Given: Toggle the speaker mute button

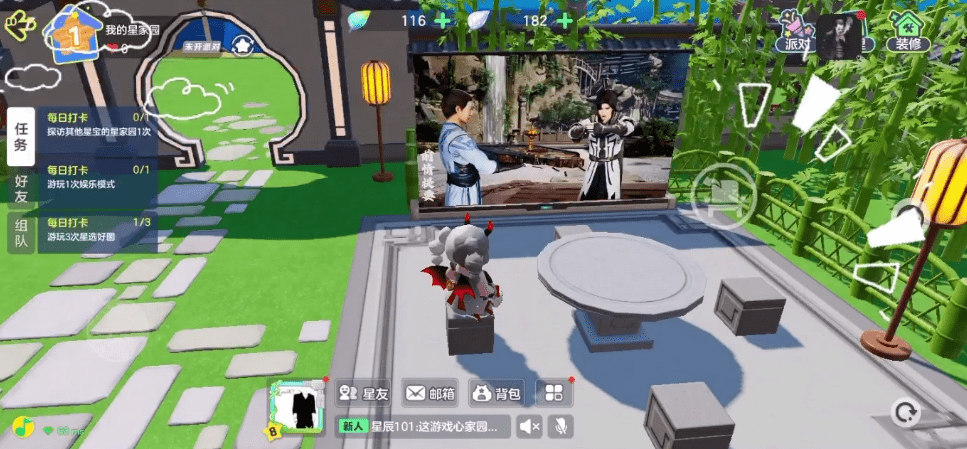Looking at the screenshot, I should pos(531,427).
